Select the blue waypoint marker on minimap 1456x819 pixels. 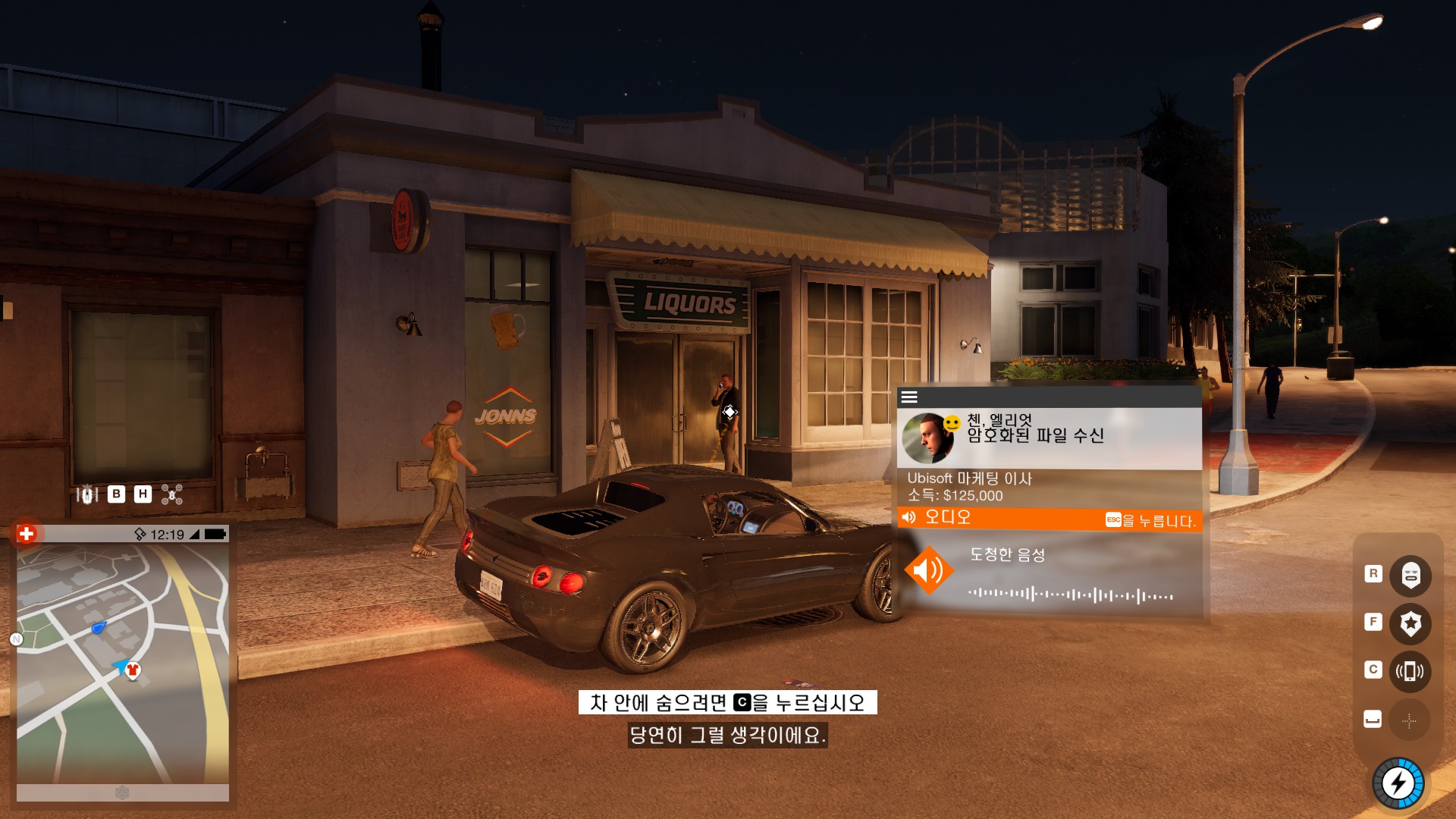click(x=99, y=627)
